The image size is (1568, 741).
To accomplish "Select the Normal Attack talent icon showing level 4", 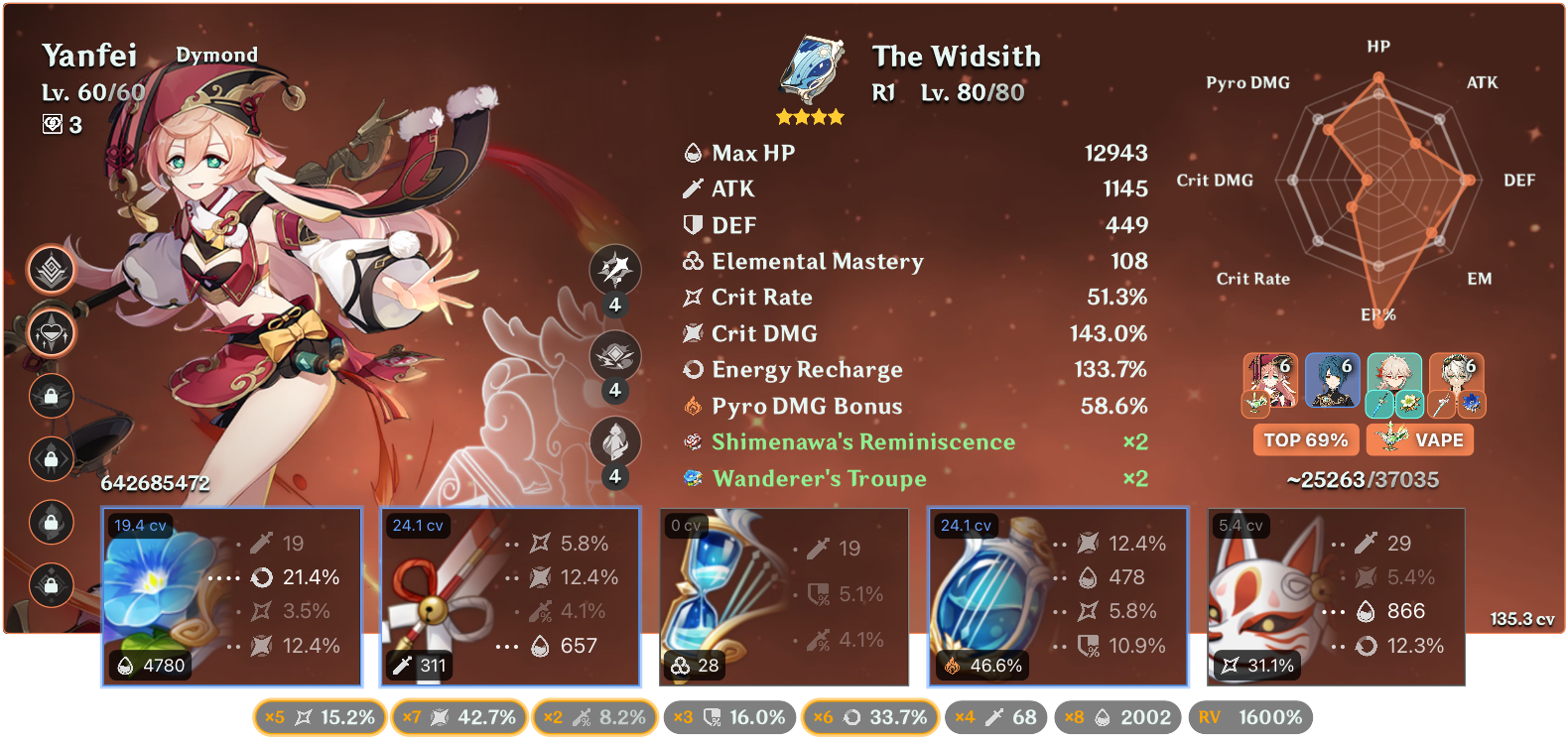I will [x=615, y=269].
